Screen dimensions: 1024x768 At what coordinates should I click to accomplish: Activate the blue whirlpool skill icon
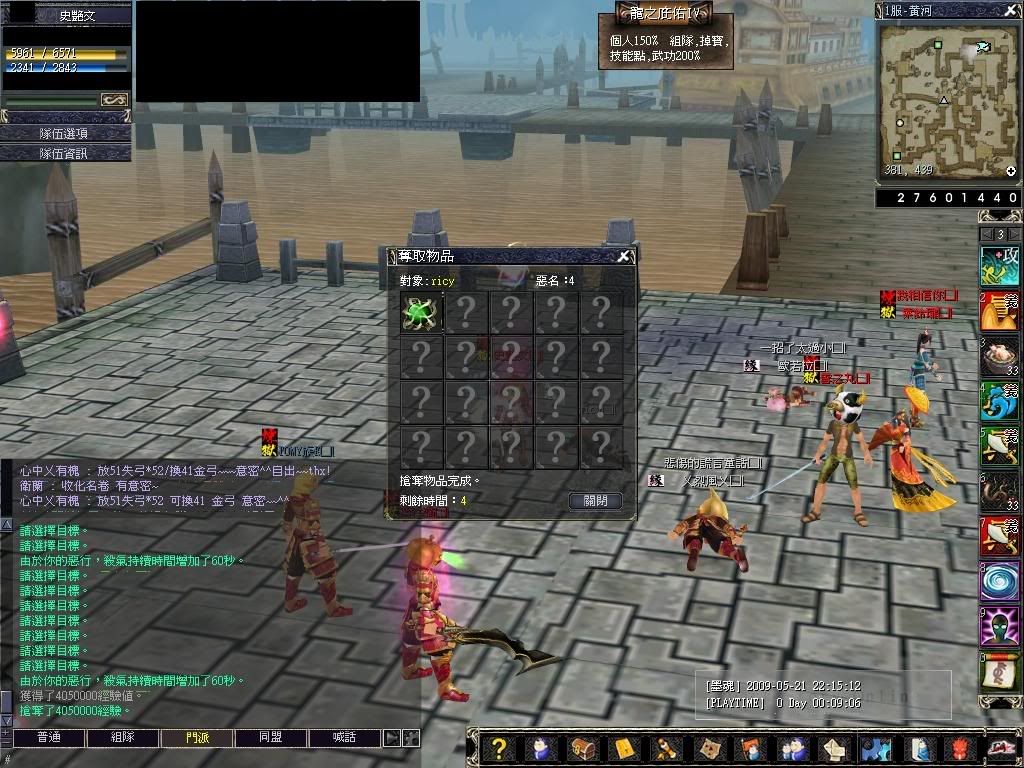click(999, 581)
